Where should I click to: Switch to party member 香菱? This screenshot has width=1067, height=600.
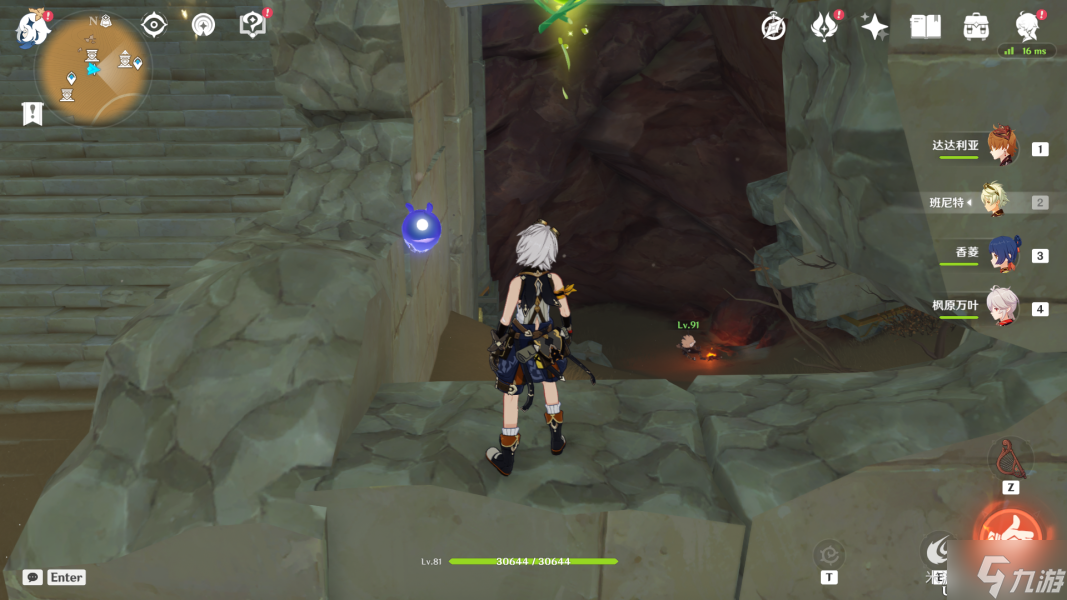[1003, 254]
